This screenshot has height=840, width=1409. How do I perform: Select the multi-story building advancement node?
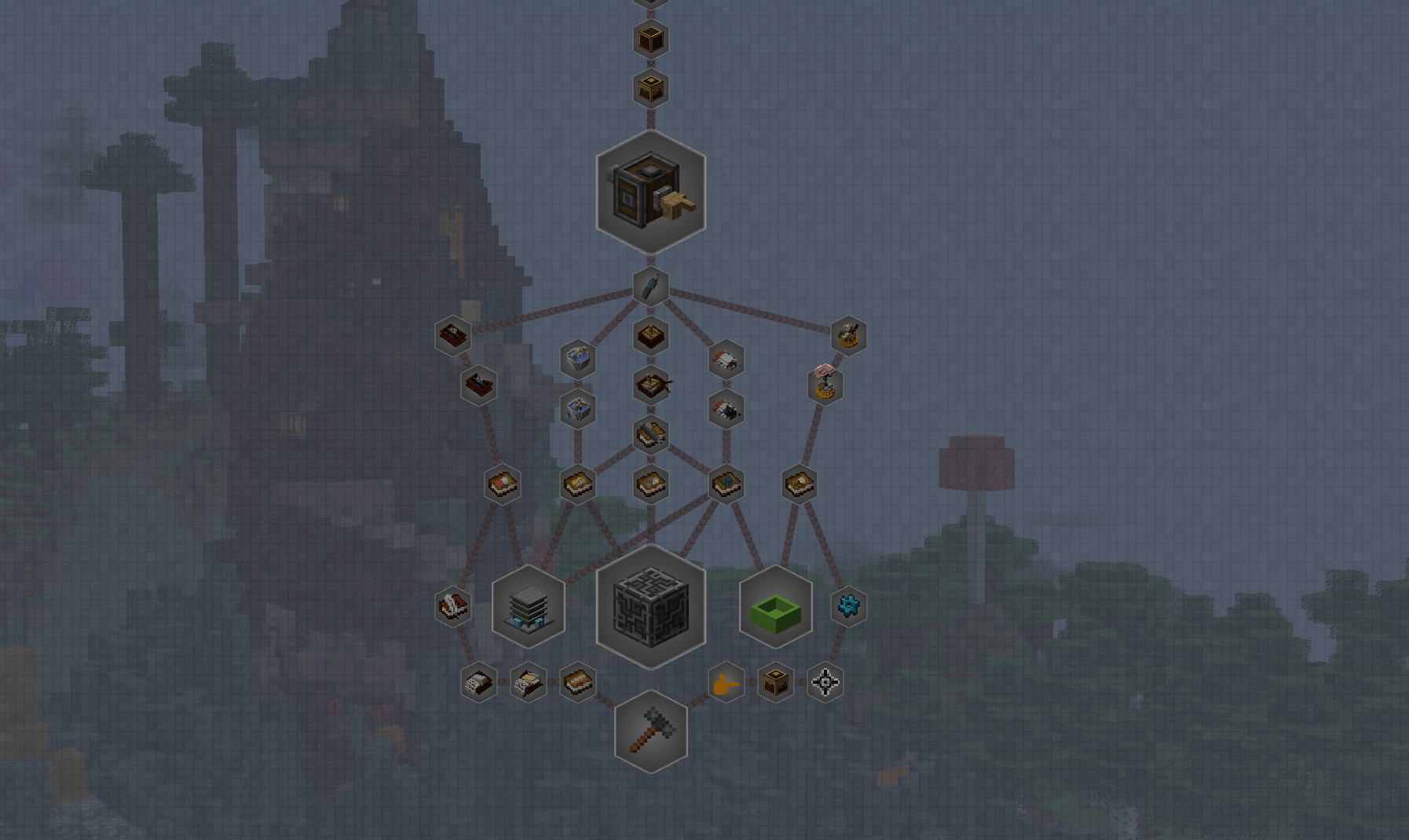[529, 608]
